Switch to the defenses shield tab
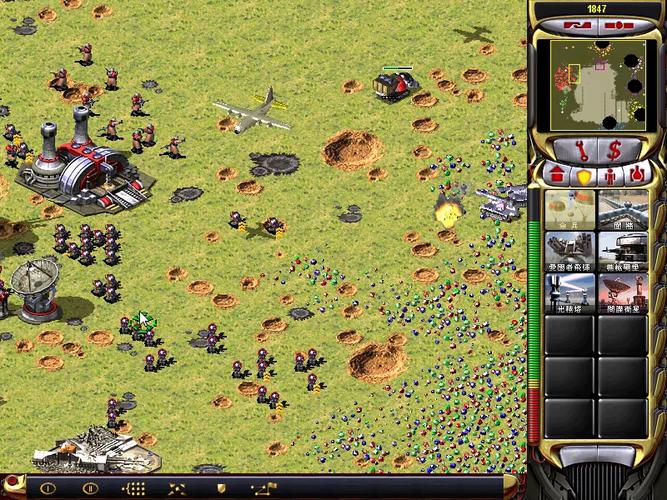 point(583,176)
